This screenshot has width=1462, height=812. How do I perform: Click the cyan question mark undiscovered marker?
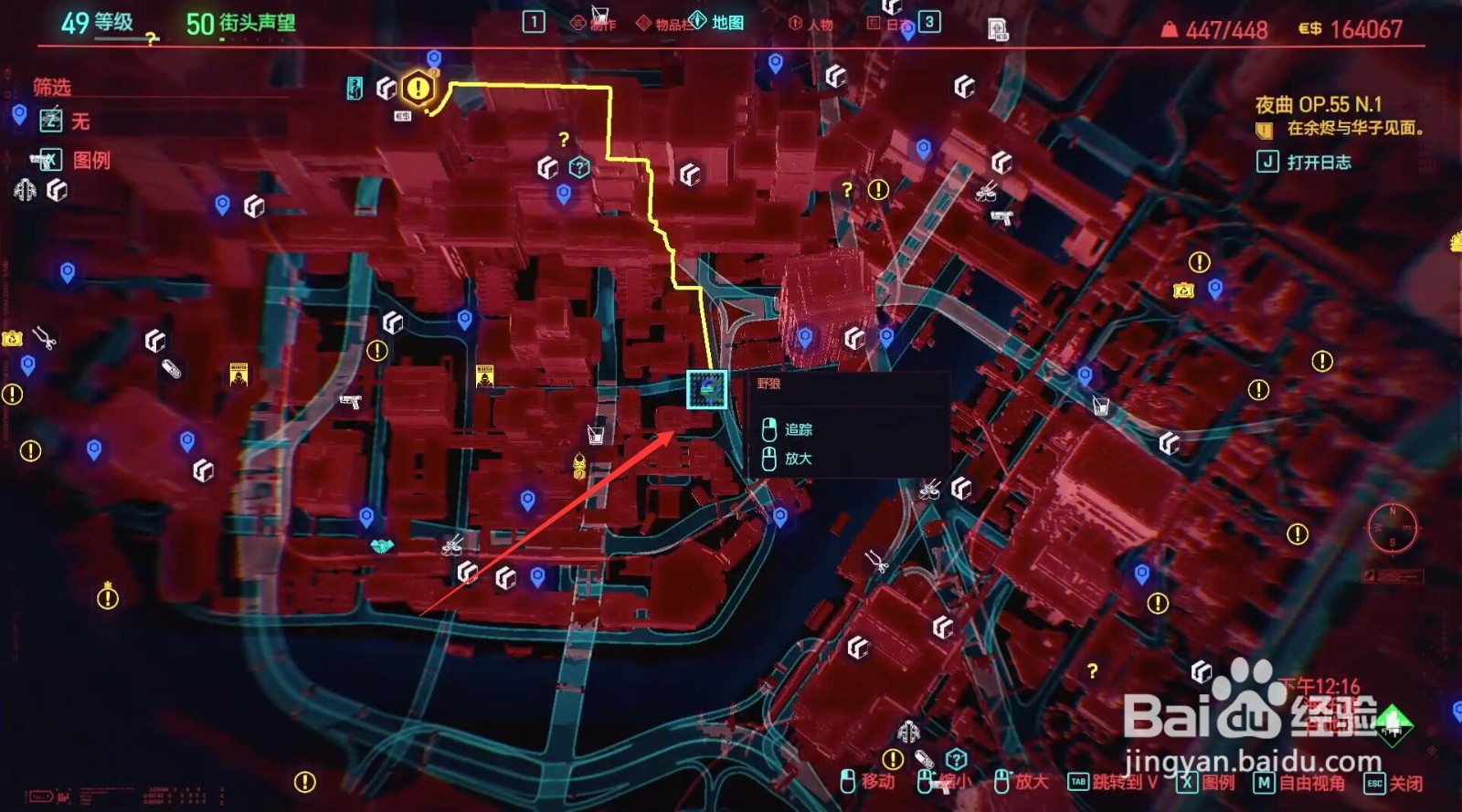click(577, 166)
